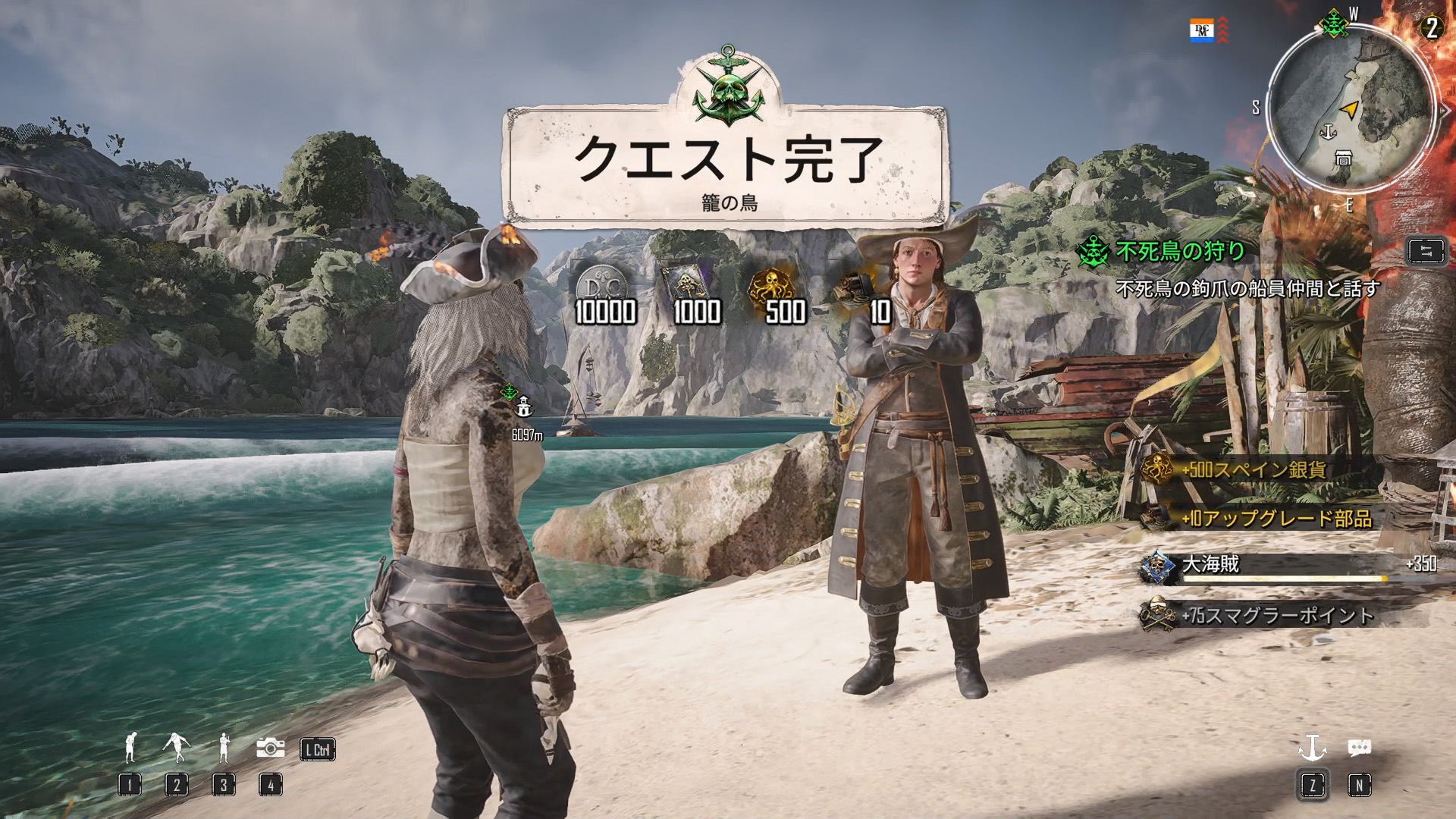The image size is (1456, 819).
Task: Select the 1000 reward card icon
Action: (695, 296)
